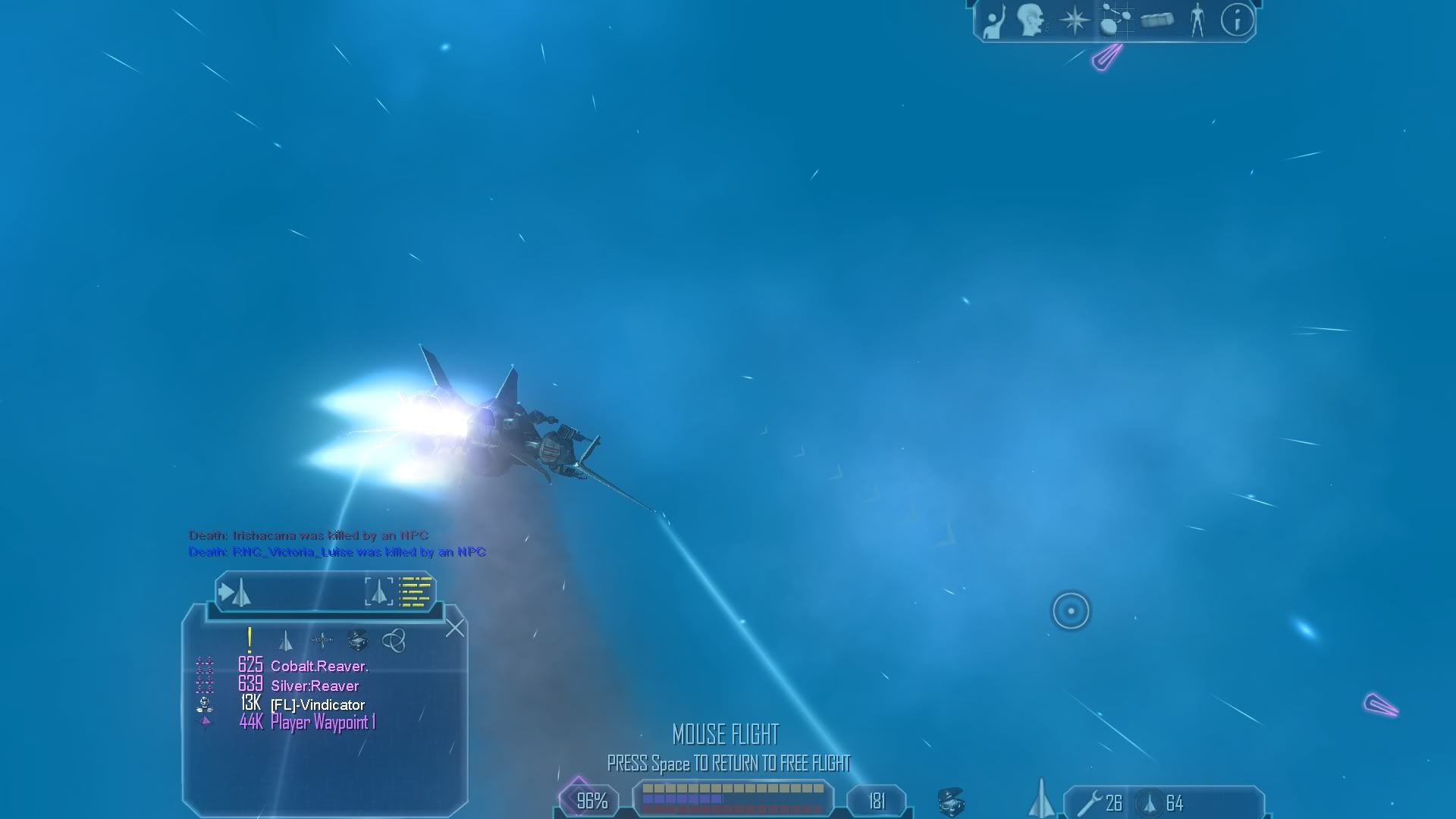Image resolution: width=1456 pixels, height=819 pixels.
Task: Filter contact list to stations
Action: [322, 641]
